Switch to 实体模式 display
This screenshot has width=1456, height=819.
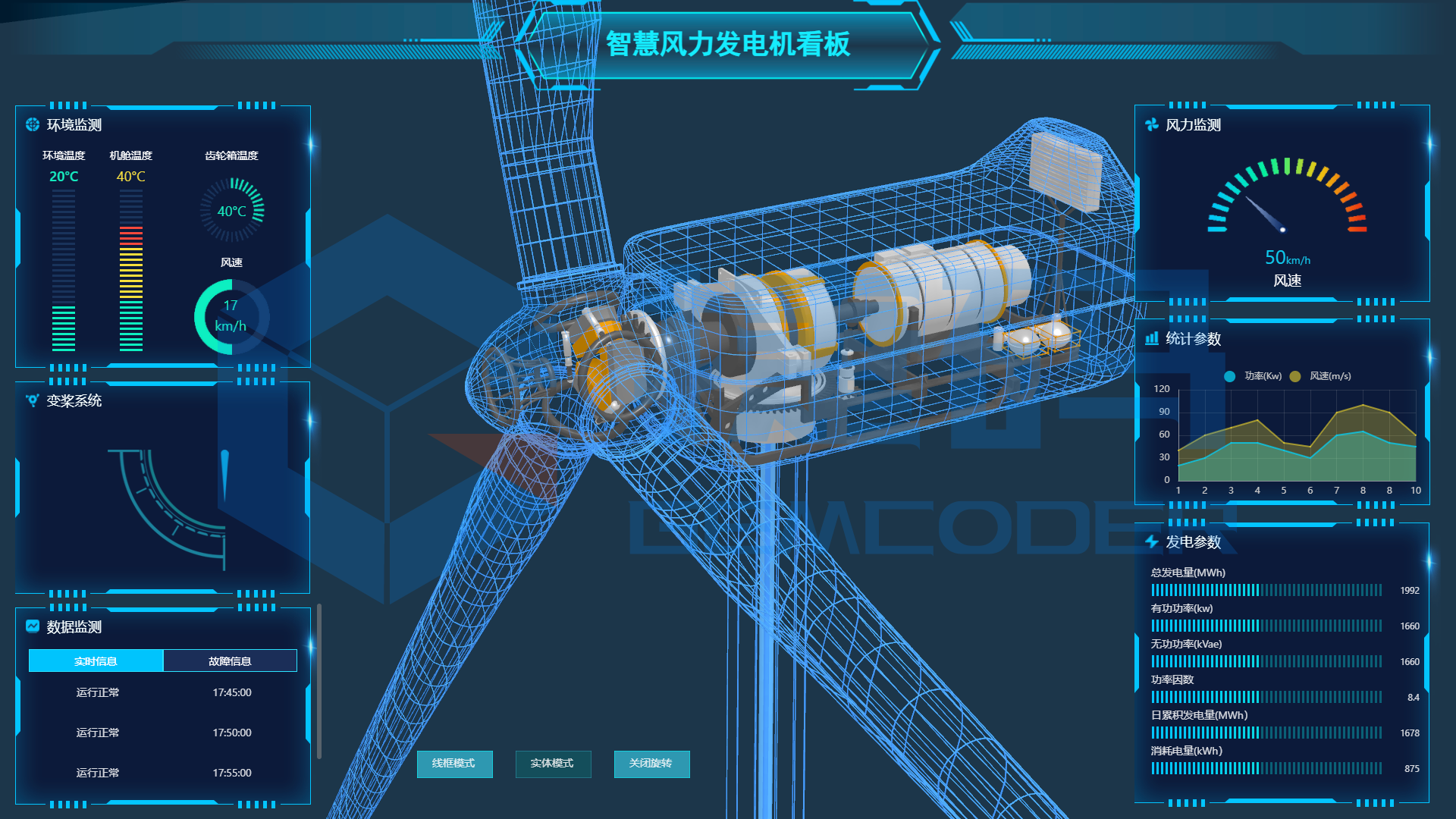(553, 764)
